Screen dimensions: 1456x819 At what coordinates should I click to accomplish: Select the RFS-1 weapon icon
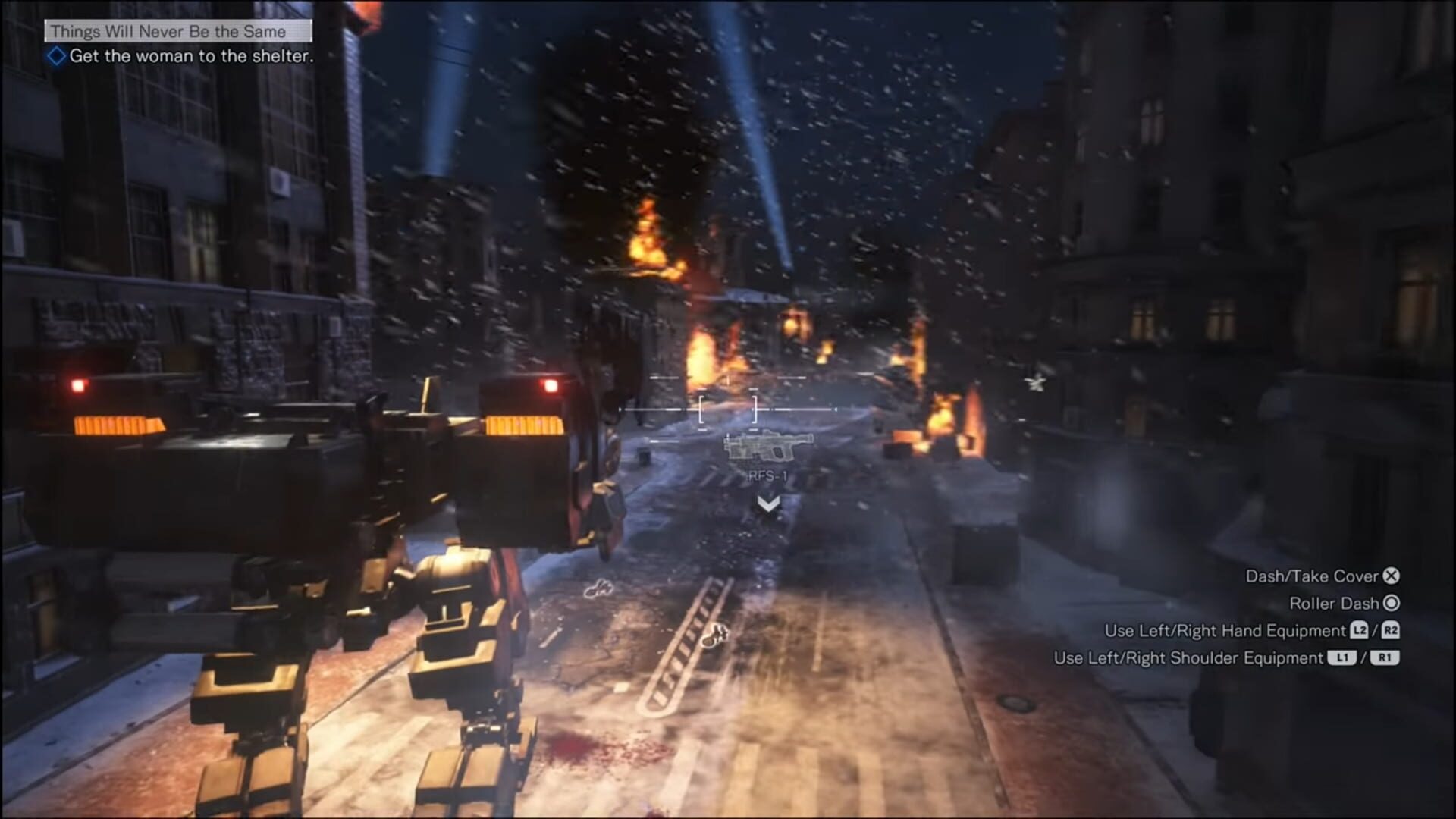tap(768, 447)
